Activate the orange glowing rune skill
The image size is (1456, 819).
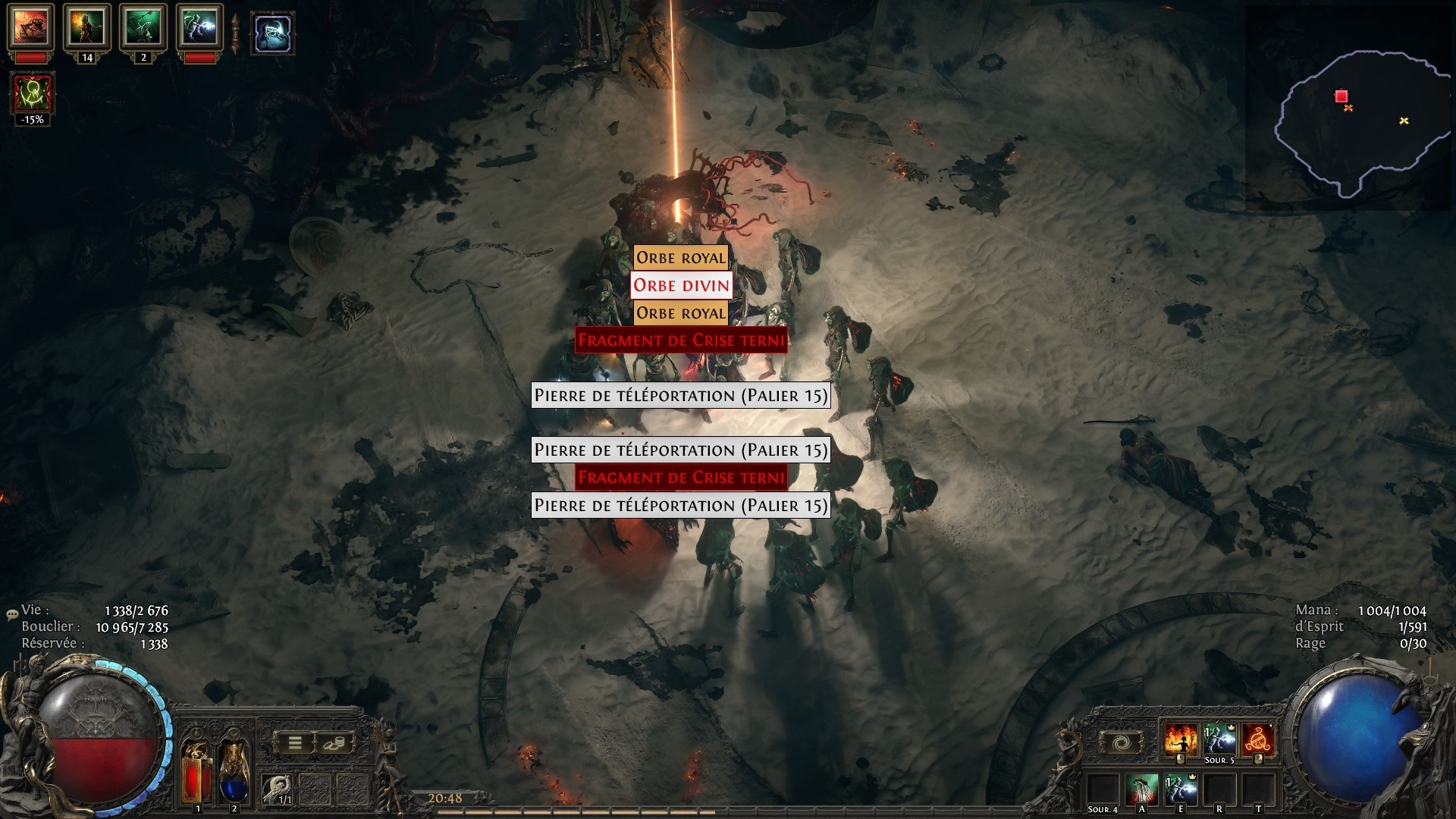tap(1257, 740)
